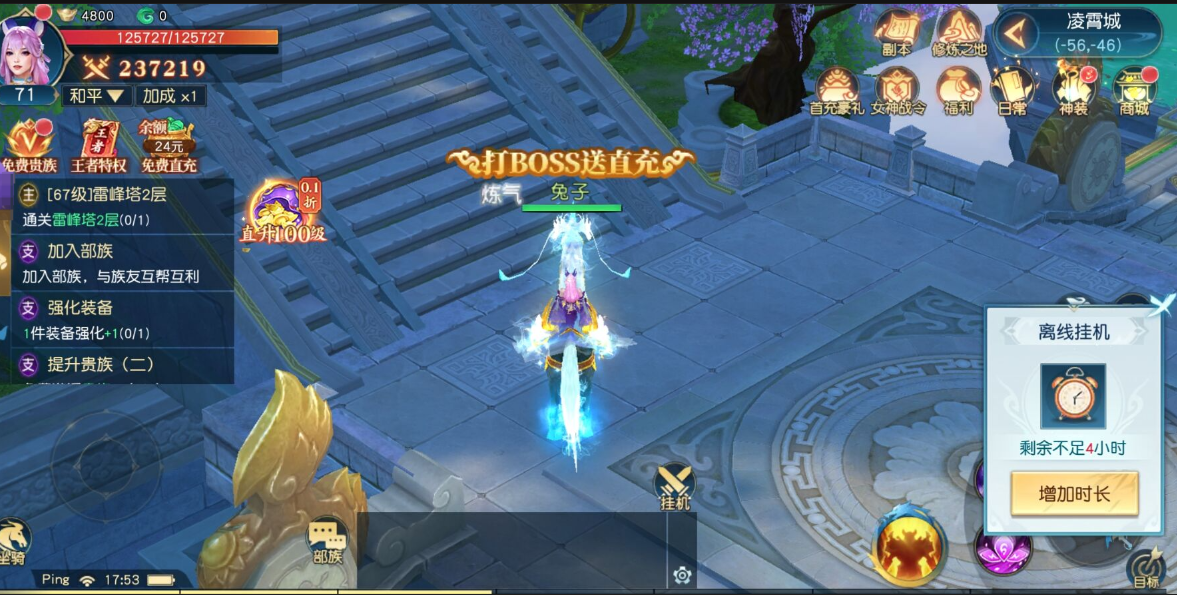Toggle 挂机 auto-battle
Viewport: 1177px width, 595px height.
[675, 487]
